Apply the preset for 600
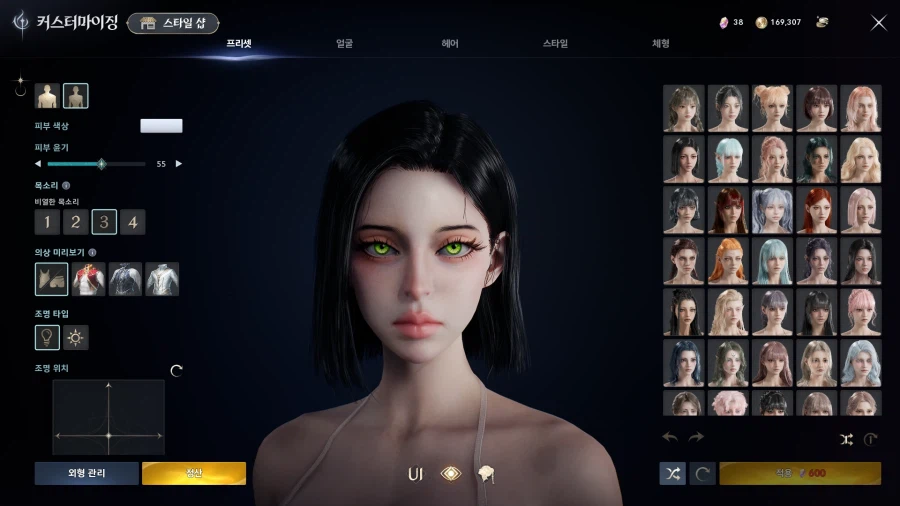This screenshot has width=900, height=506. click(x=800, y=473)
